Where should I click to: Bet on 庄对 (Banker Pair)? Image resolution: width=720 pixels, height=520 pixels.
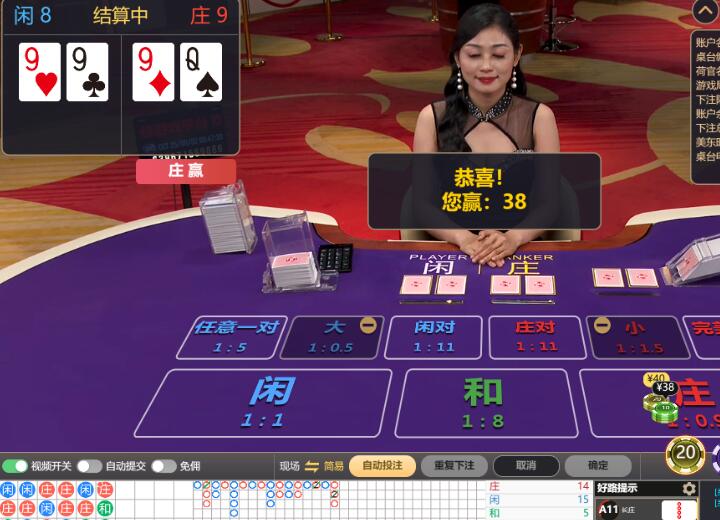coord(536,337)
